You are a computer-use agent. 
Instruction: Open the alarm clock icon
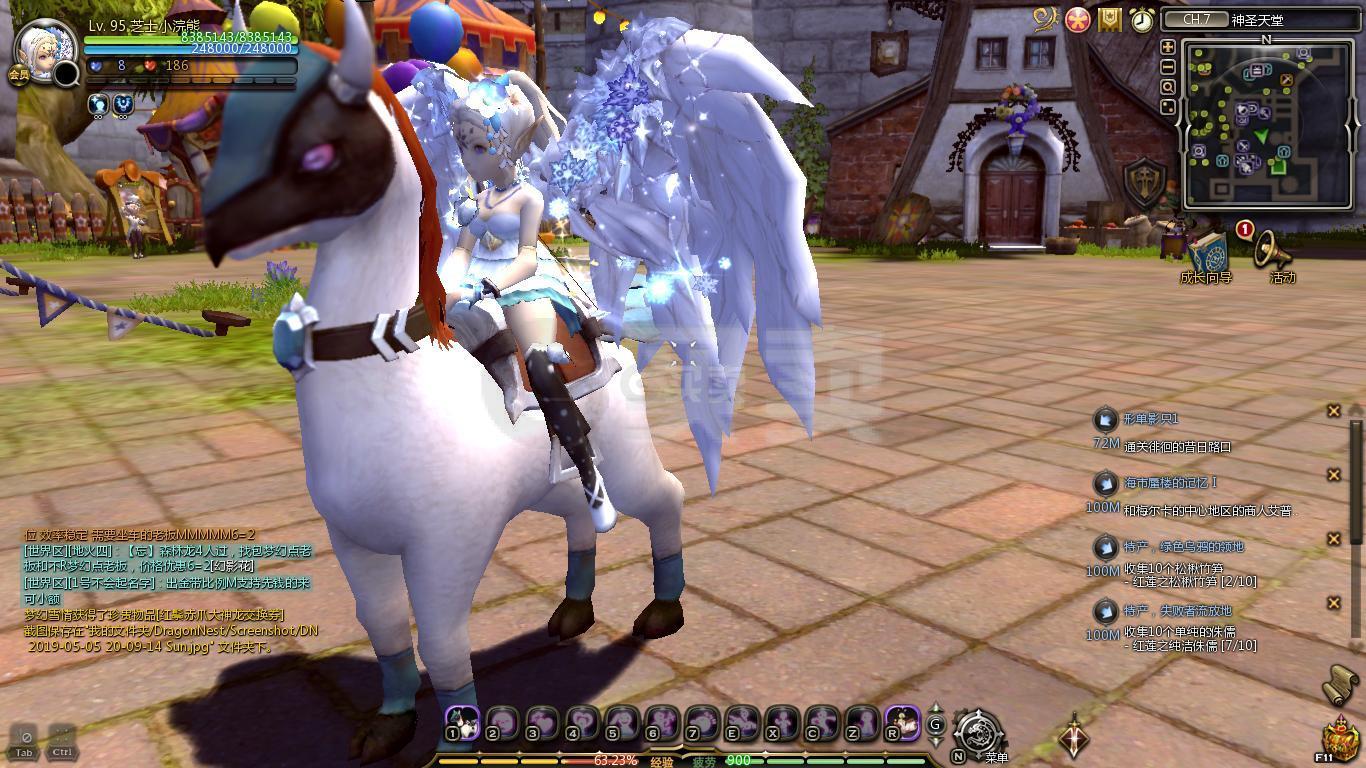click(1142, 20)
